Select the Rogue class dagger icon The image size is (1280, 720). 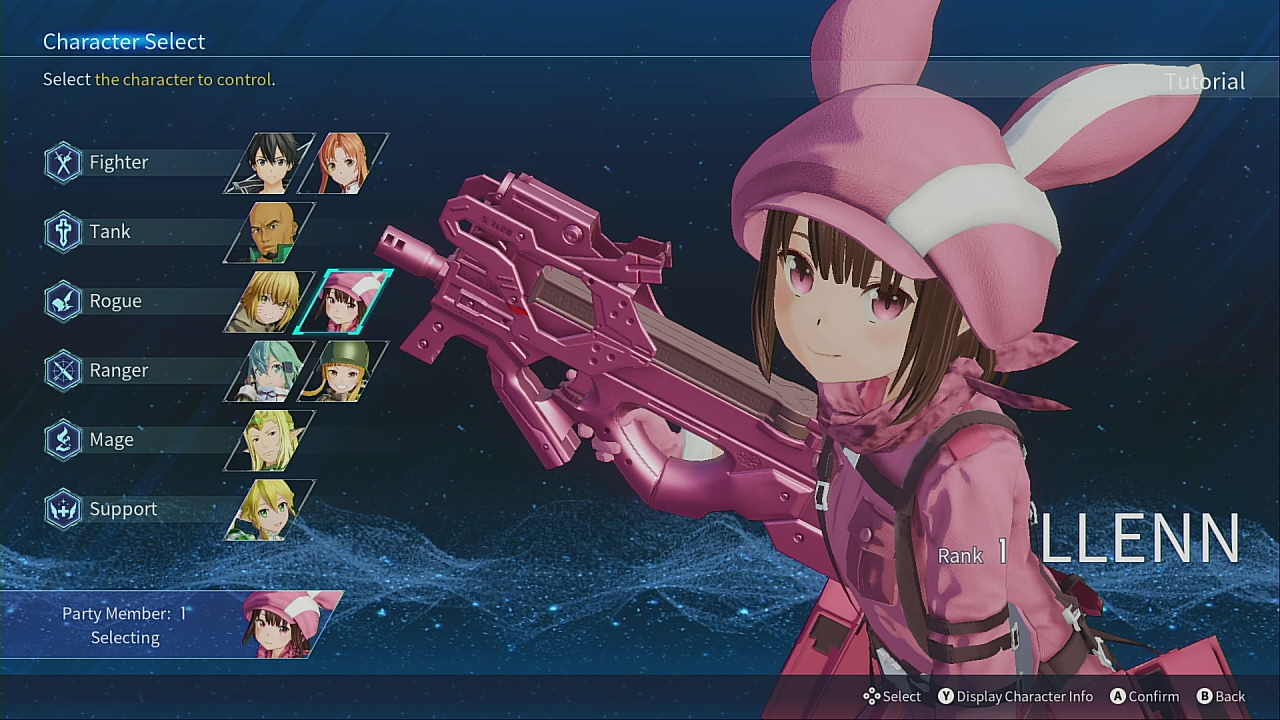62,300
